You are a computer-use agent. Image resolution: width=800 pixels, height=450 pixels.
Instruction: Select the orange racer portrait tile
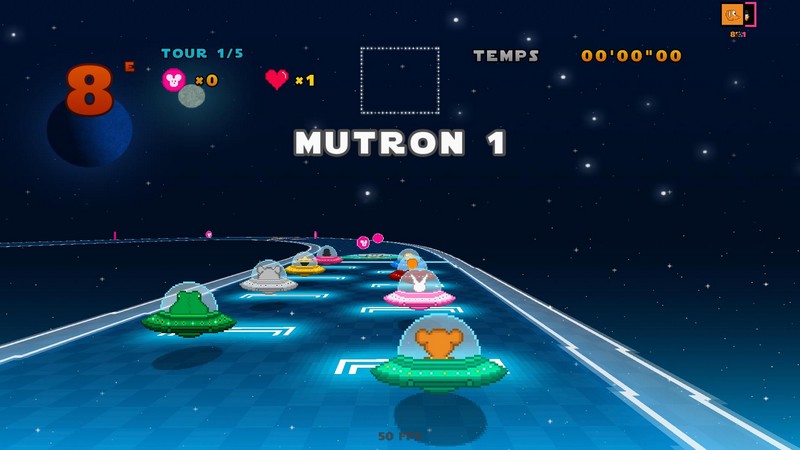tap(732, 15)
